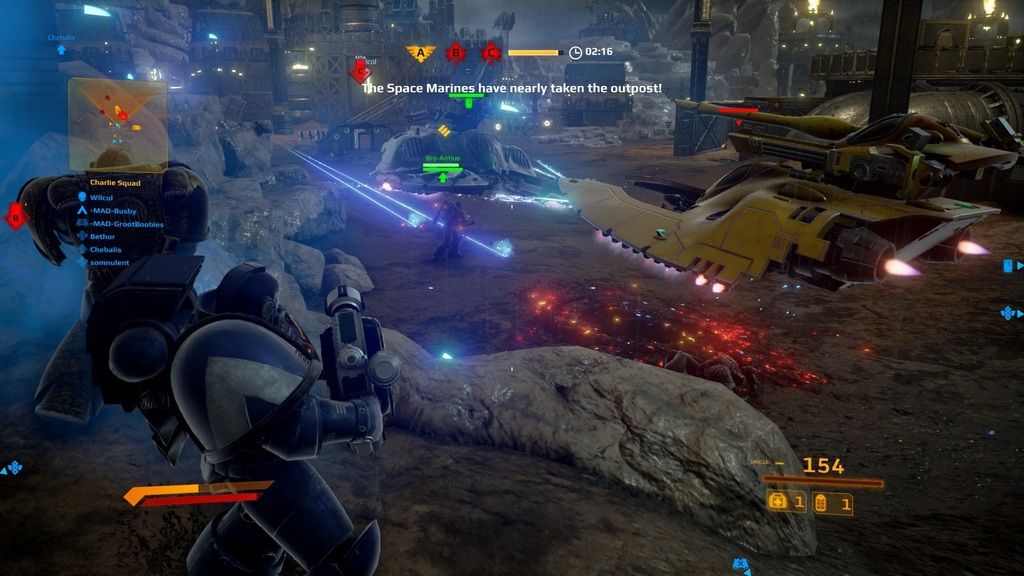This screenshot has height=576, width=1024.
Task: Select objective A in the capture tracker
Action: 421,52
